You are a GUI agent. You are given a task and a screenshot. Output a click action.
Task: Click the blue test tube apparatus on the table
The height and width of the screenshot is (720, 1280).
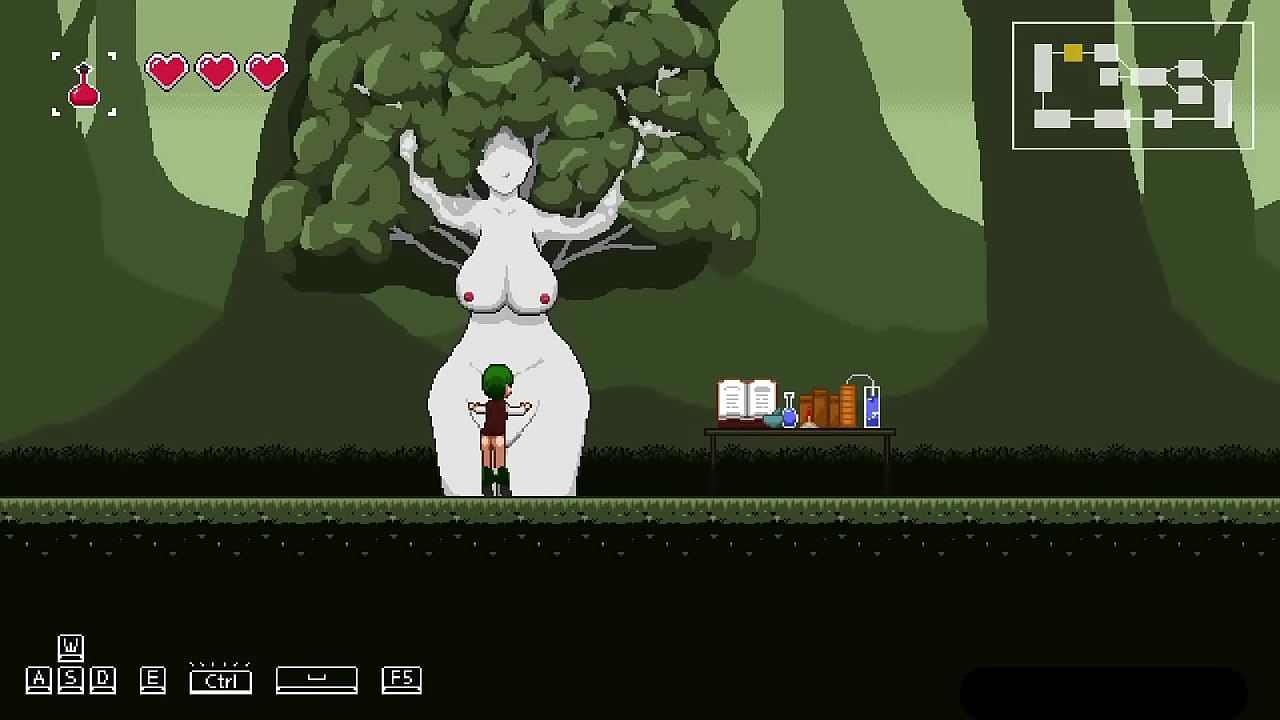click(x=872, y=405)
